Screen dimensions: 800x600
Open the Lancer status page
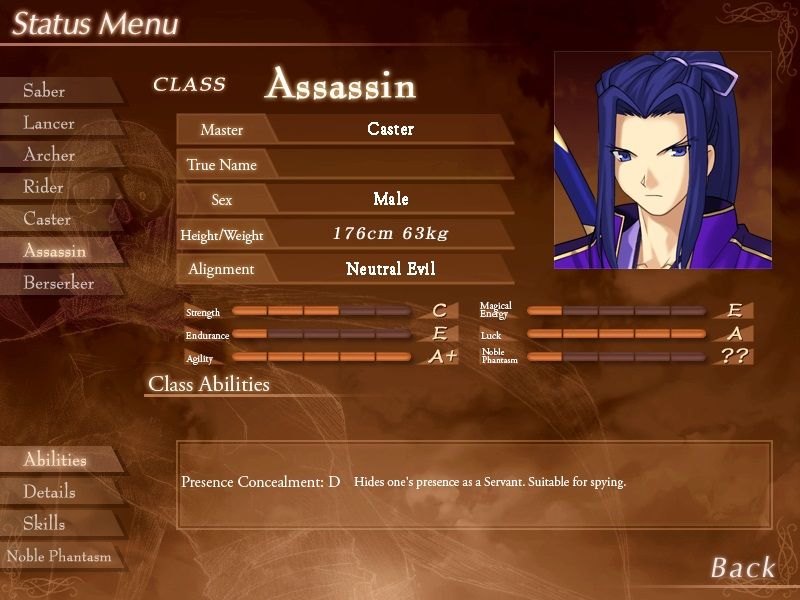coord(49,123)
